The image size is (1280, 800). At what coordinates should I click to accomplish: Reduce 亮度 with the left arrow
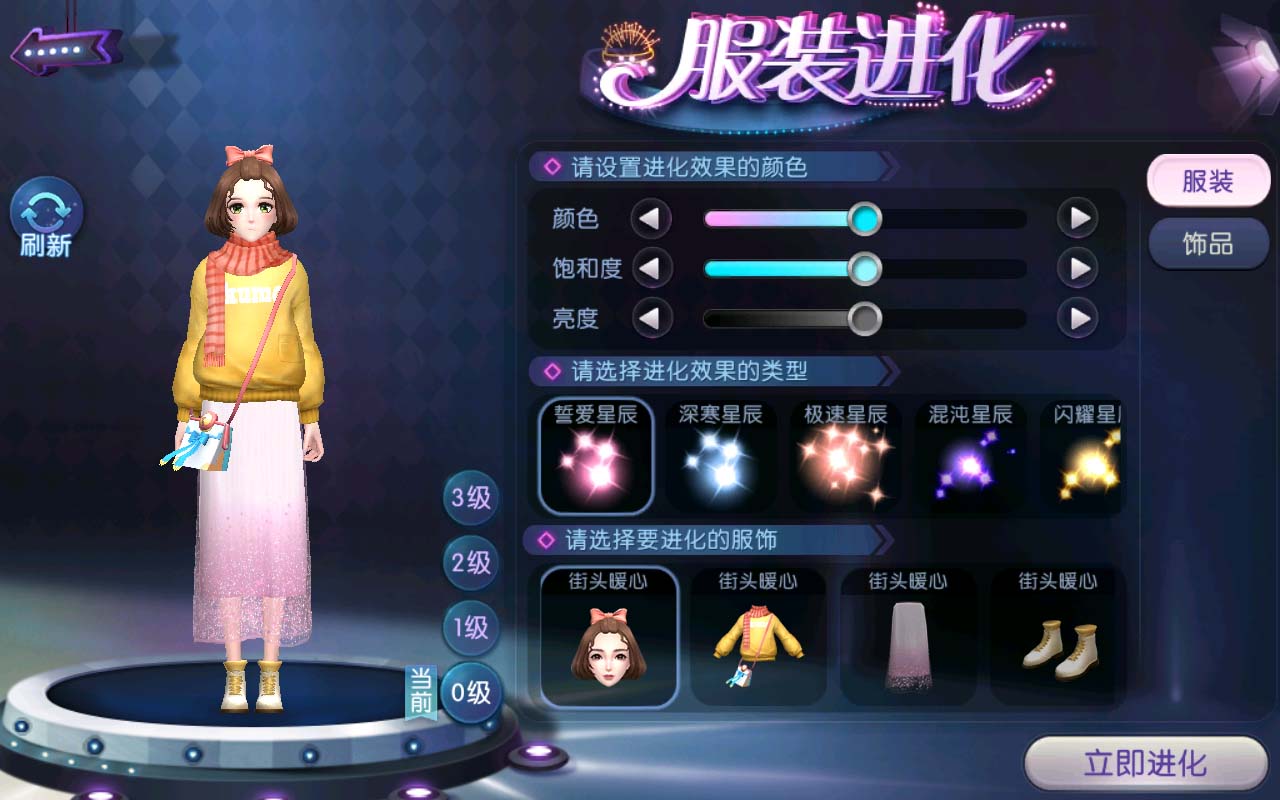click(x=651, y=319)
